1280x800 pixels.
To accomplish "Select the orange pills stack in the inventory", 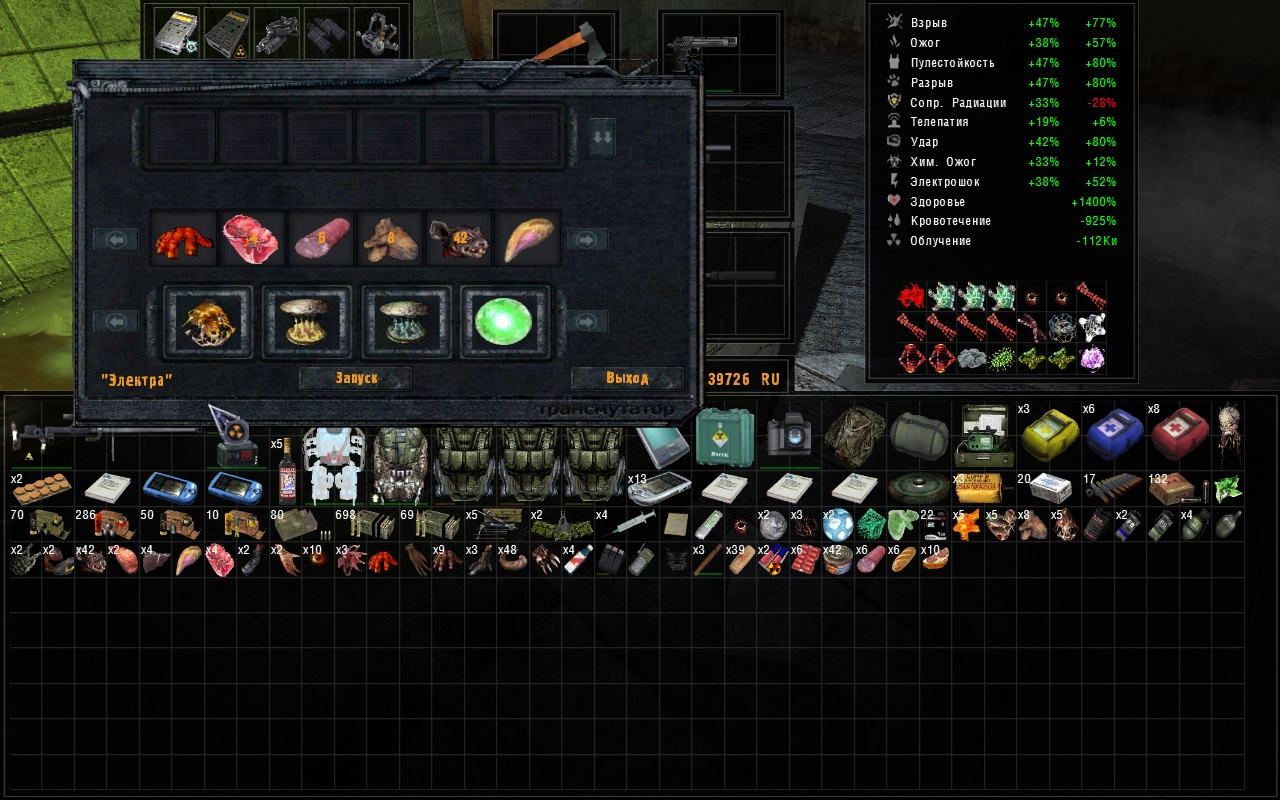I will [x=41, y=492].
